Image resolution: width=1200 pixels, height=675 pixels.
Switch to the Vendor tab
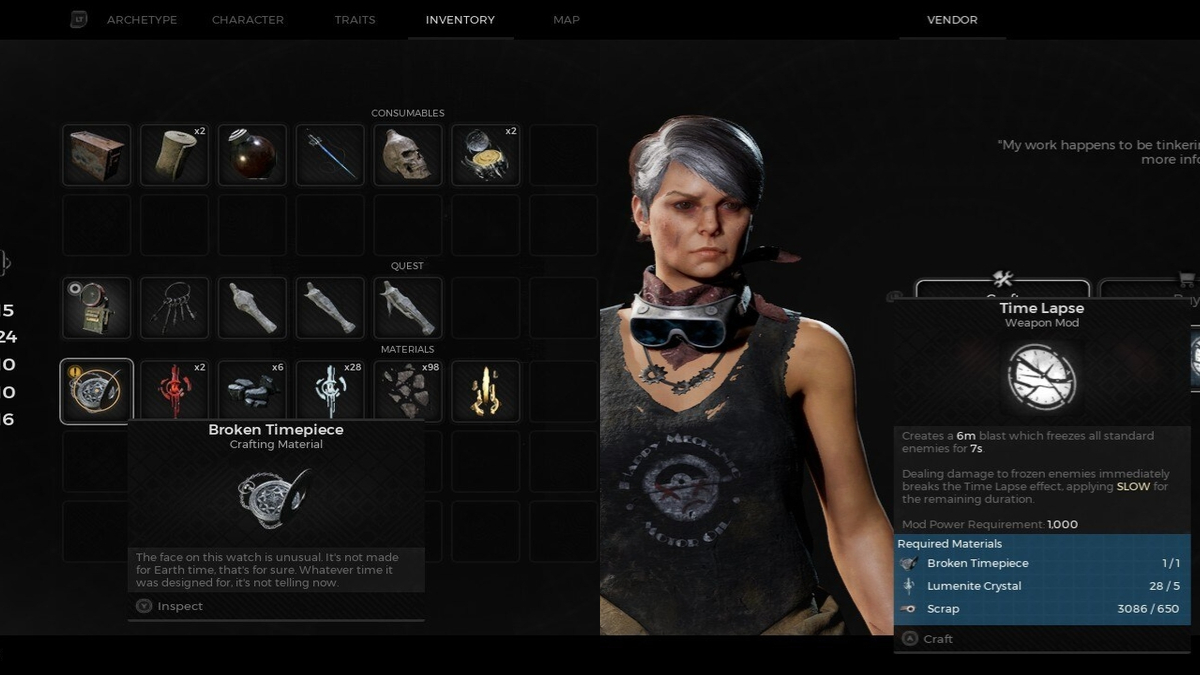[x=952, y=20]
